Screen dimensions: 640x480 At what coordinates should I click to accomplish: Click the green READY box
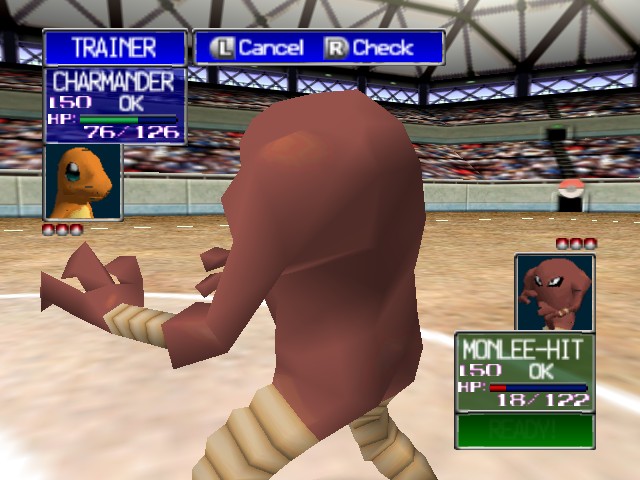pos(524,430)
